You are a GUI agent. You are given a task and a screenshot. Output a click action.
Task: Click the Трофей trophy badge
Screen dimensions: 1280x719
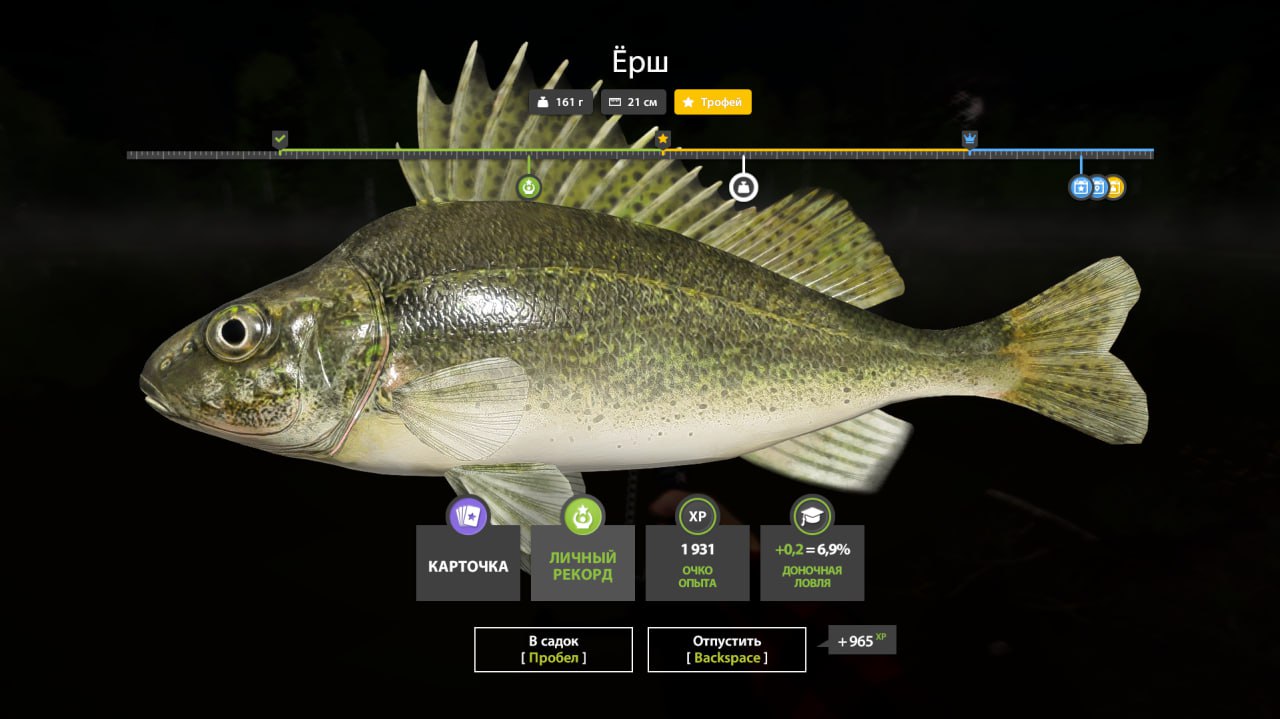point(713,102)
